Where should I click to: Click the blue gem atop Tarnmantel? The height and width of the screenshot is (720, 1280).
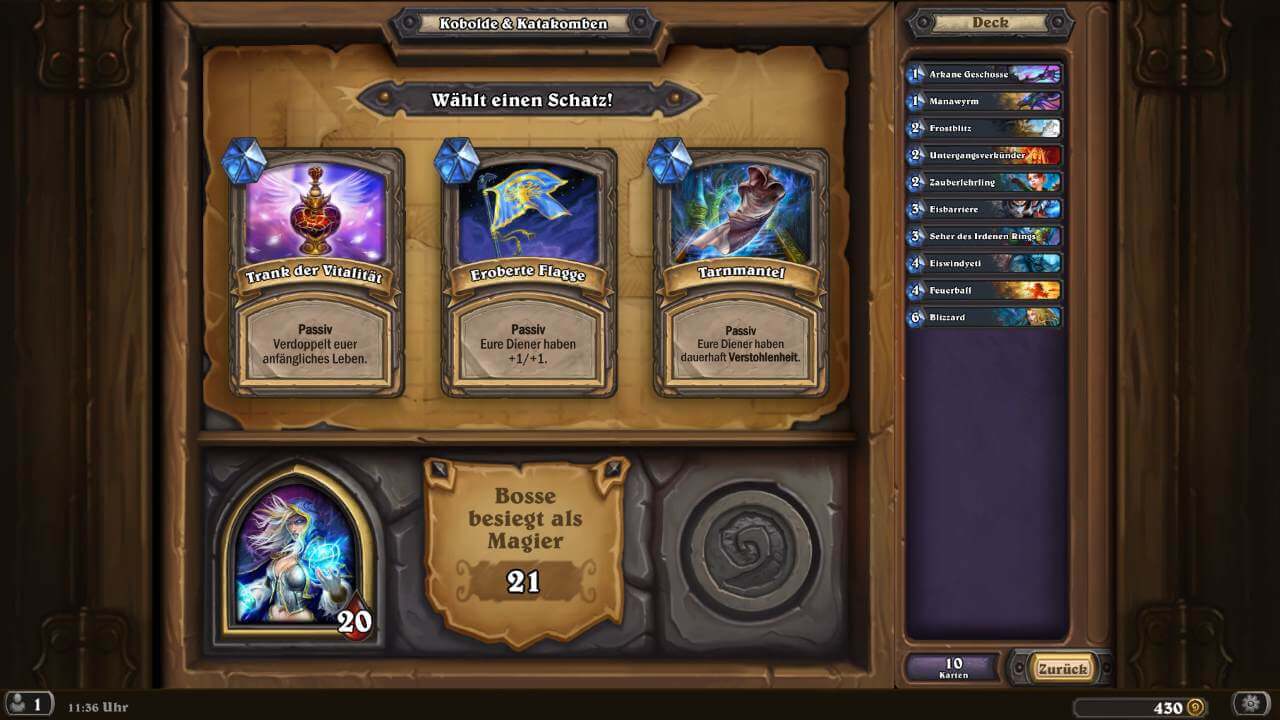[x=670, y=160]
